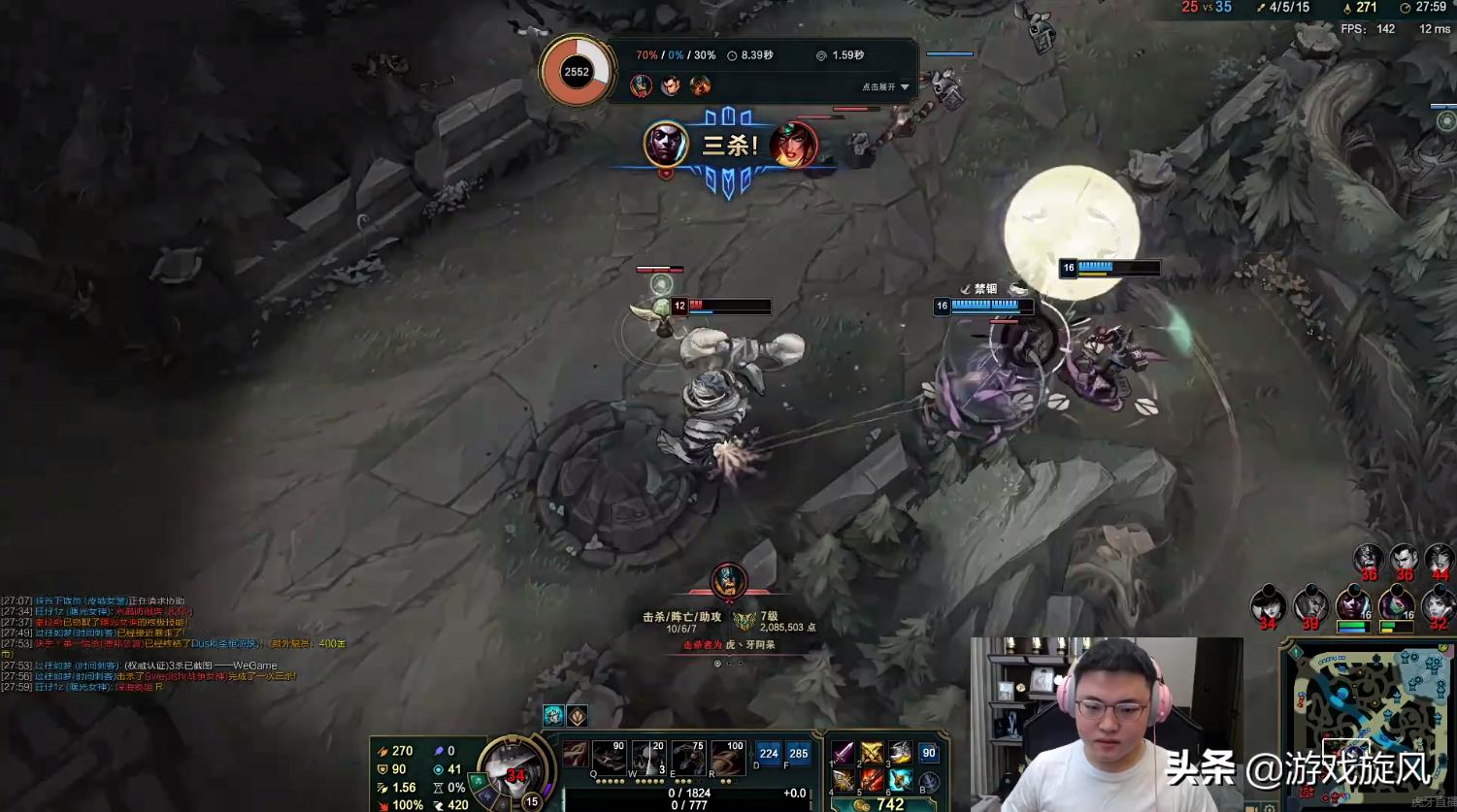Click the passive ability icon left of Q
1457x812 pixels.
(x=576, y=756)
